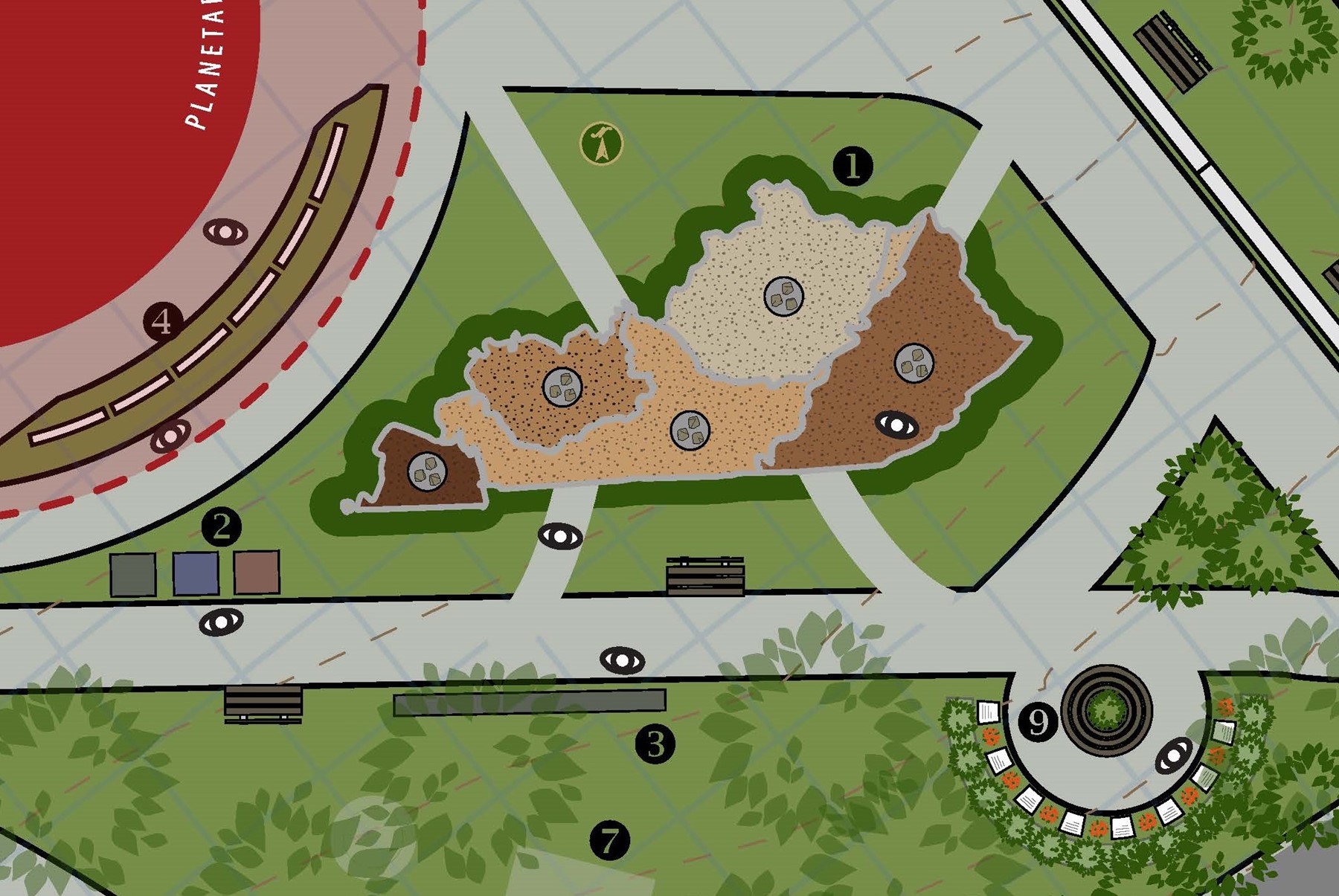Choose the number 7 map marker
Screen dimensions: 1339x896
(x=610, y=841)
